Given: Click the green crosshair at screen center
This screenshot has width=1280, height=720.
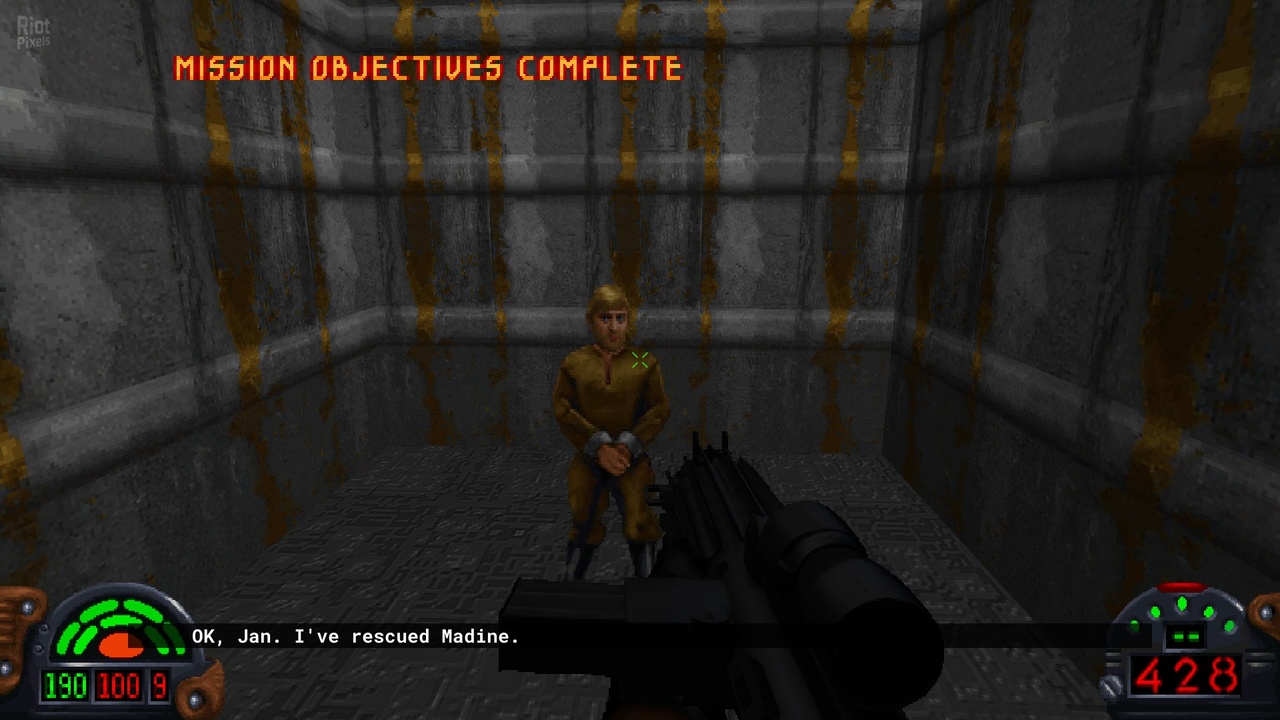Looking at the screenshot, I should pyautogui.click(x=641, y=361).
